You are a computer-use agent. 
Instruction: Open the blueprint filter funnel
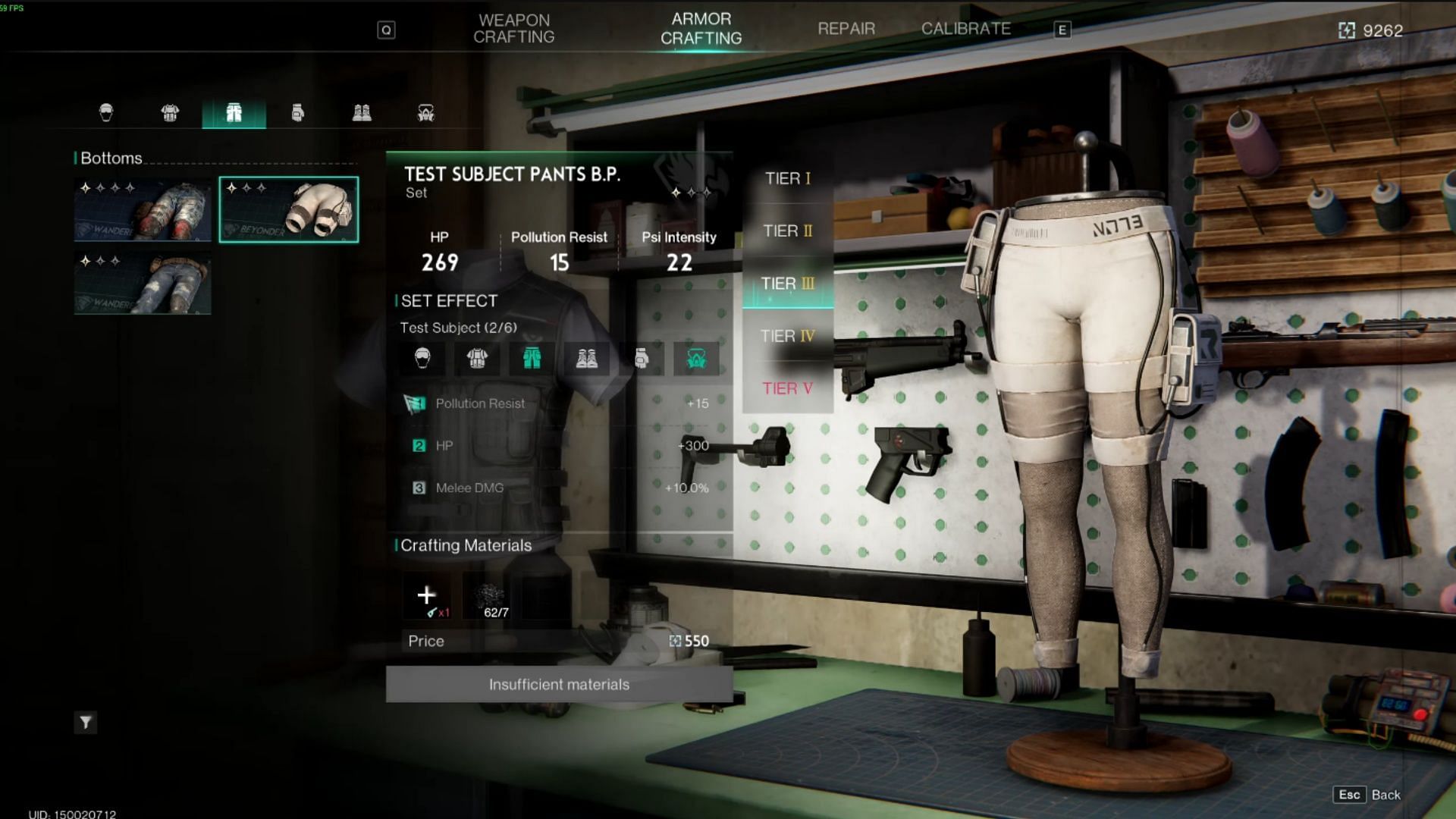point(86,723)
